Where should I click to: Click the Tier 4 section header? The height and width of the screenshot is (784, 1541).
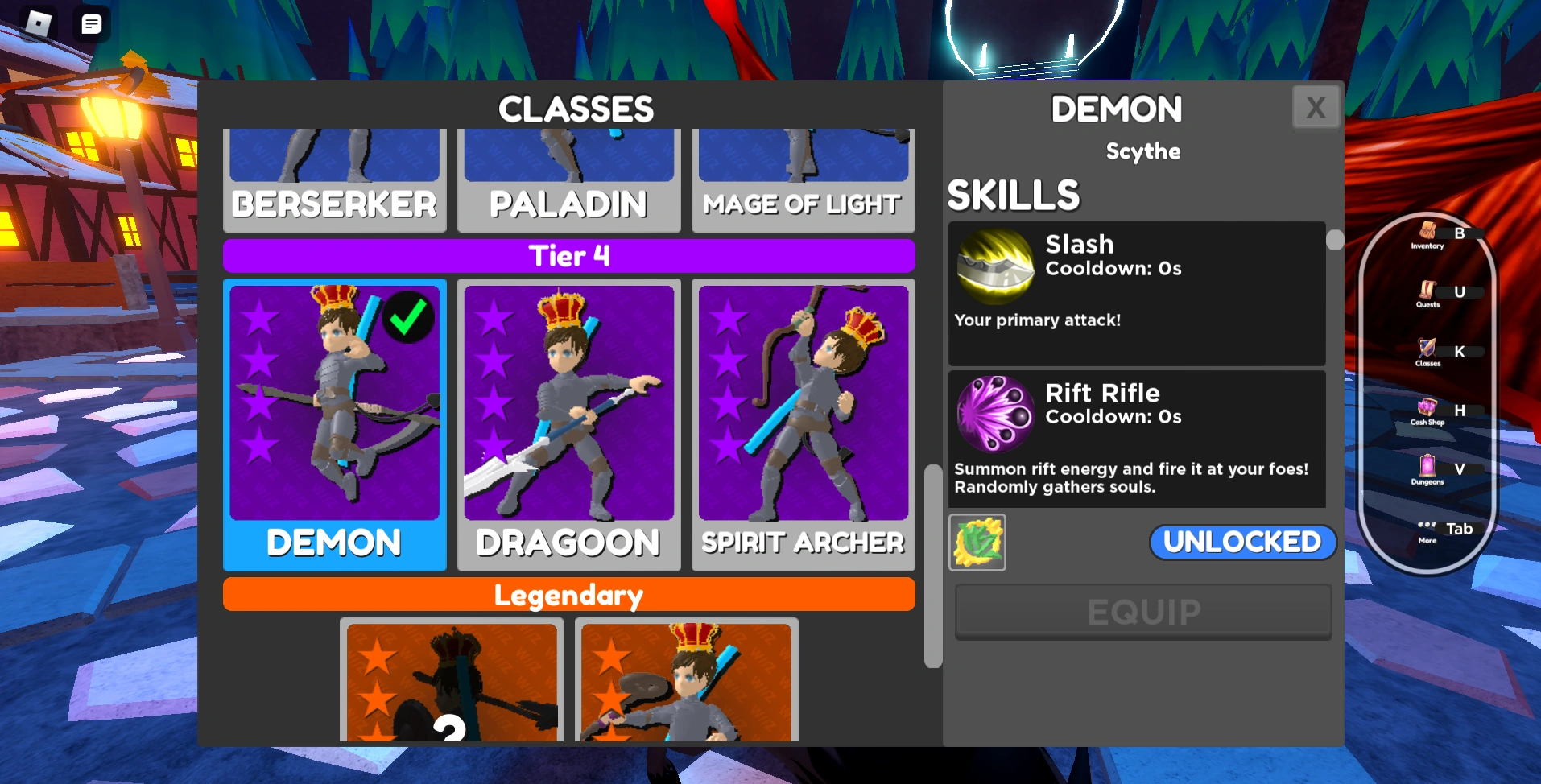[568, 255]
